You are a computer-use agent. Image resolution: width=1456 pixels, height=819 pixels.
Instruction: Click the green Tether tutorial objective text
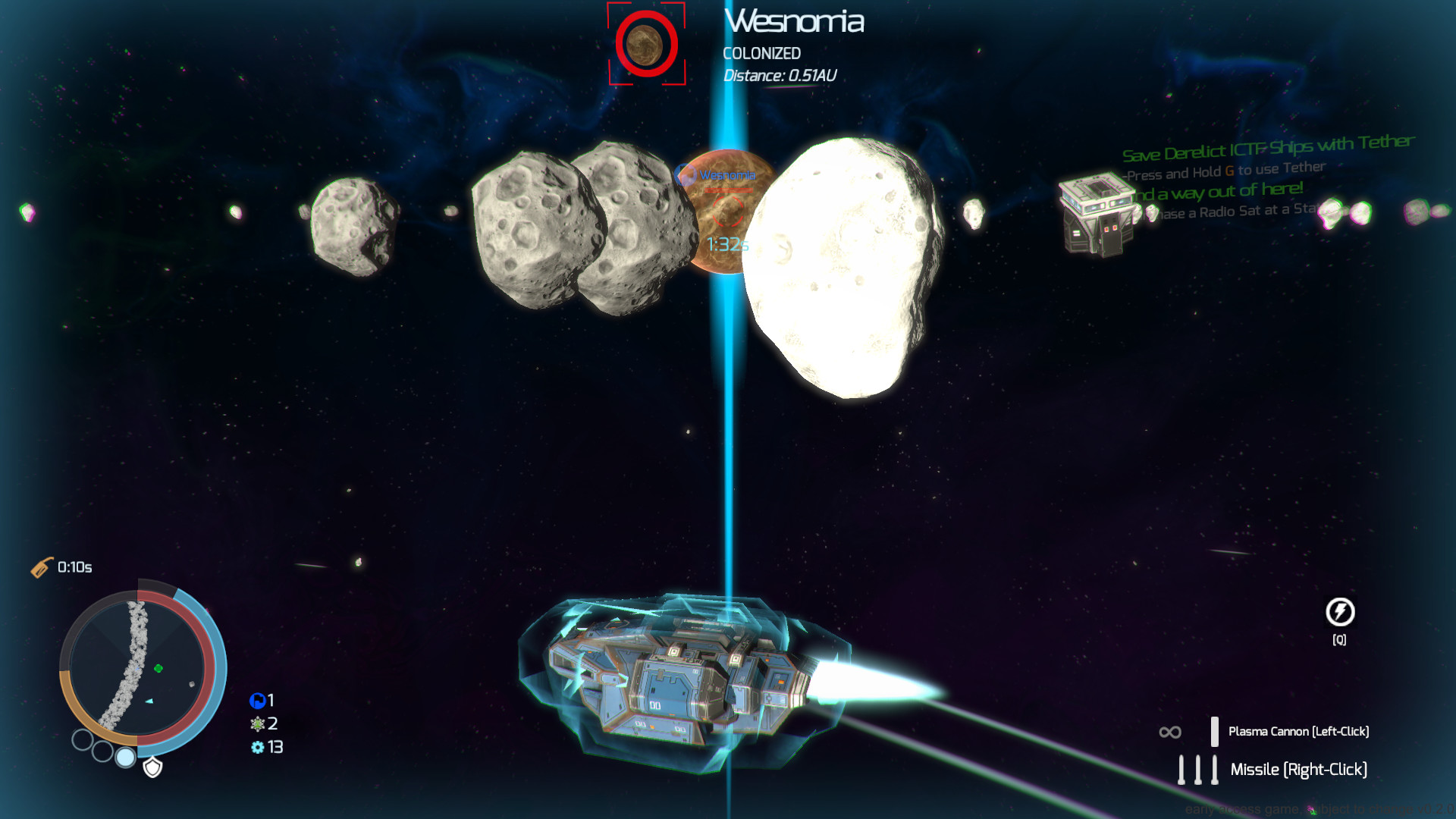tap(1266, 147)
